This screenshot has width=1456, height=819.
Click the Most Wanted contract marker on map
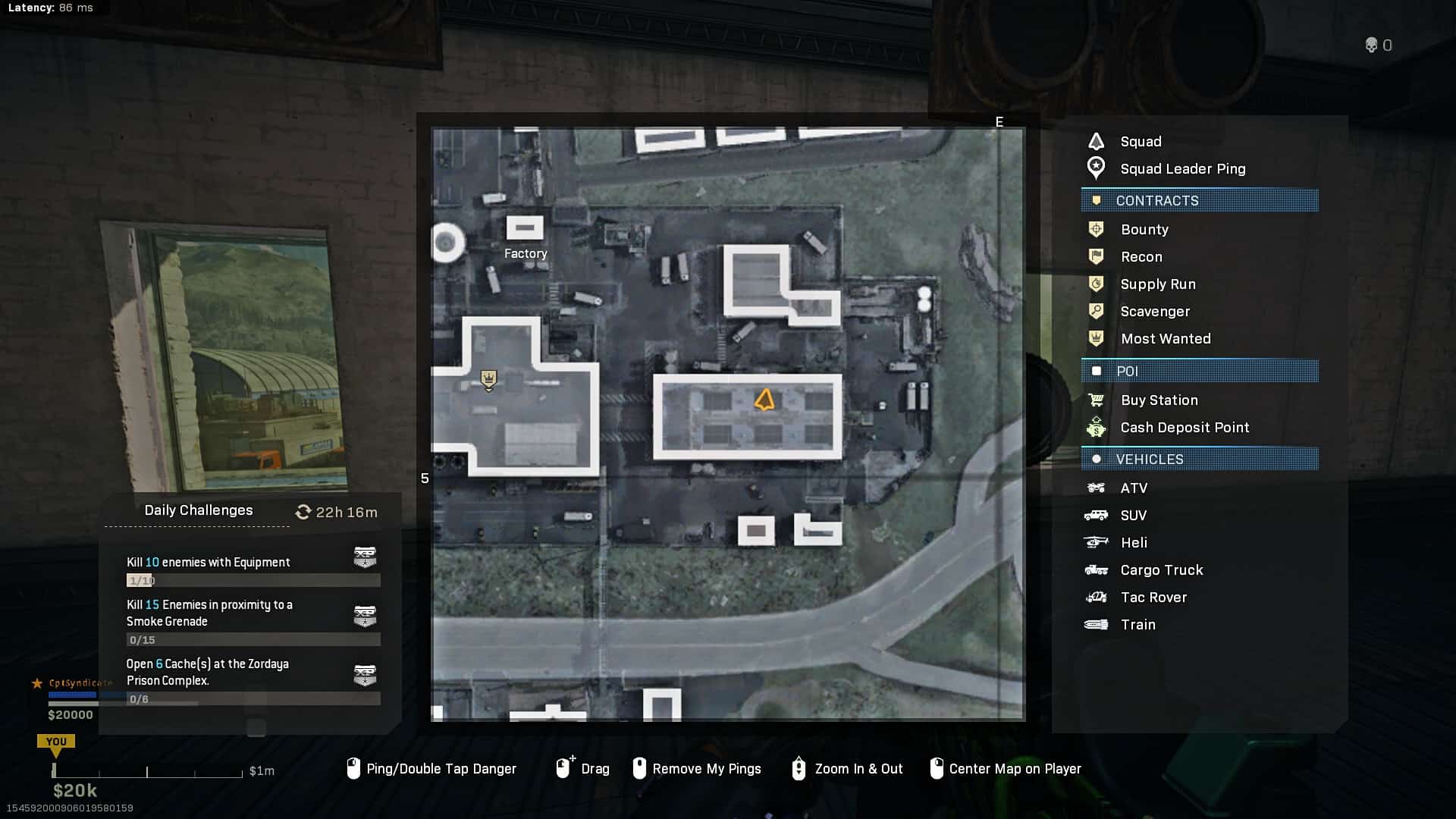pos(488,378)
